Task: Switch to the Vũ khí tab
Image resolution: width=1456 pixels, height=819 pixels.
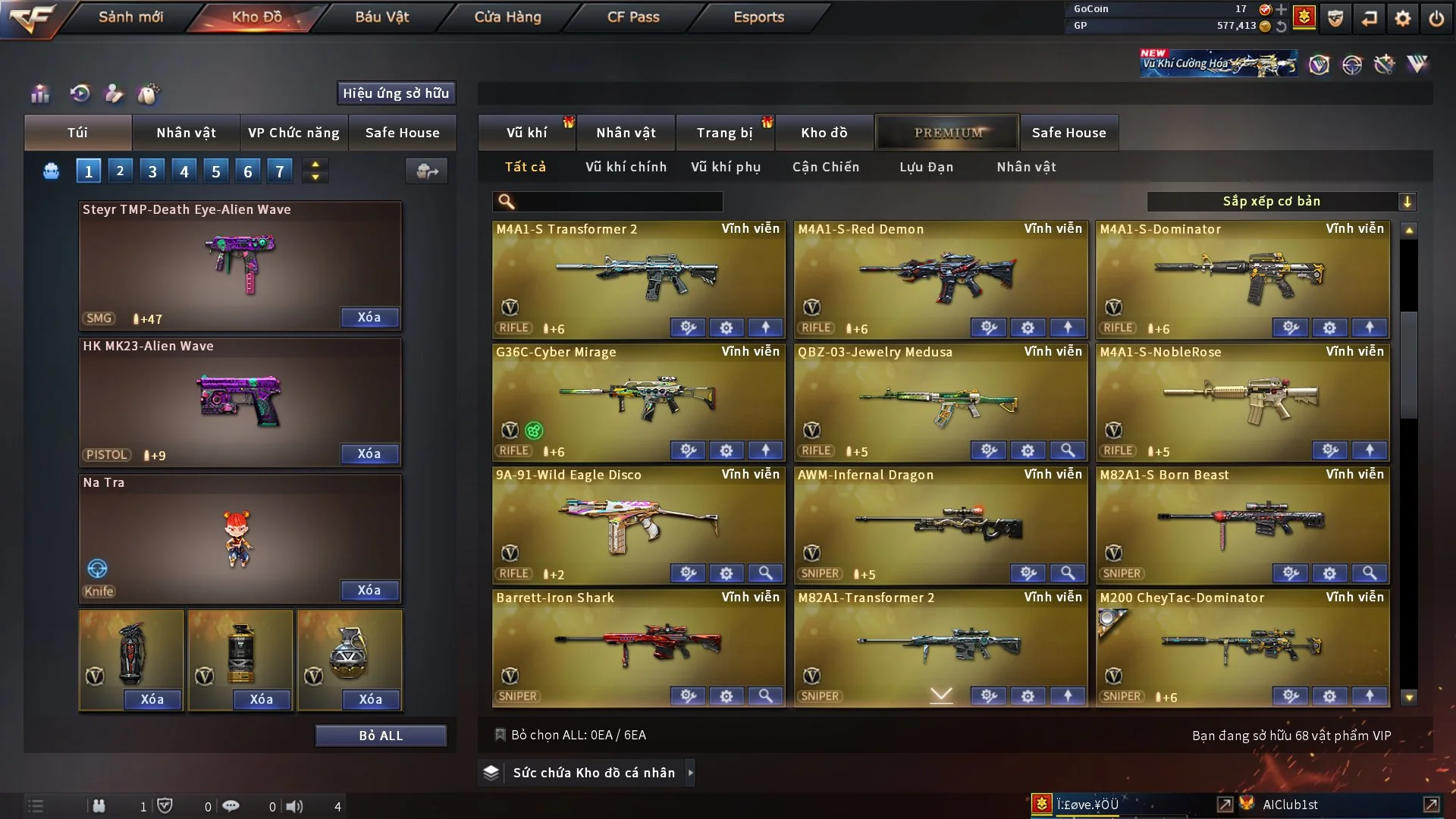Action: point(526,133)
